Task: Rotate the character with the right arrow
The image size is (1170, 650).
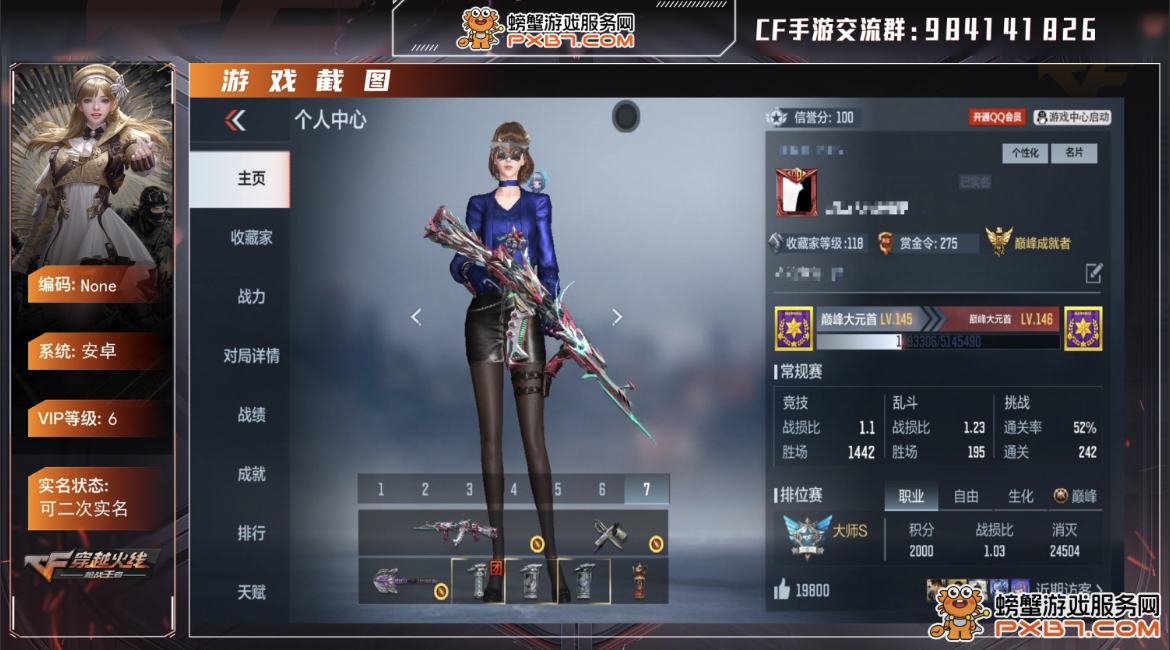Action: click(x=617, y=317)
